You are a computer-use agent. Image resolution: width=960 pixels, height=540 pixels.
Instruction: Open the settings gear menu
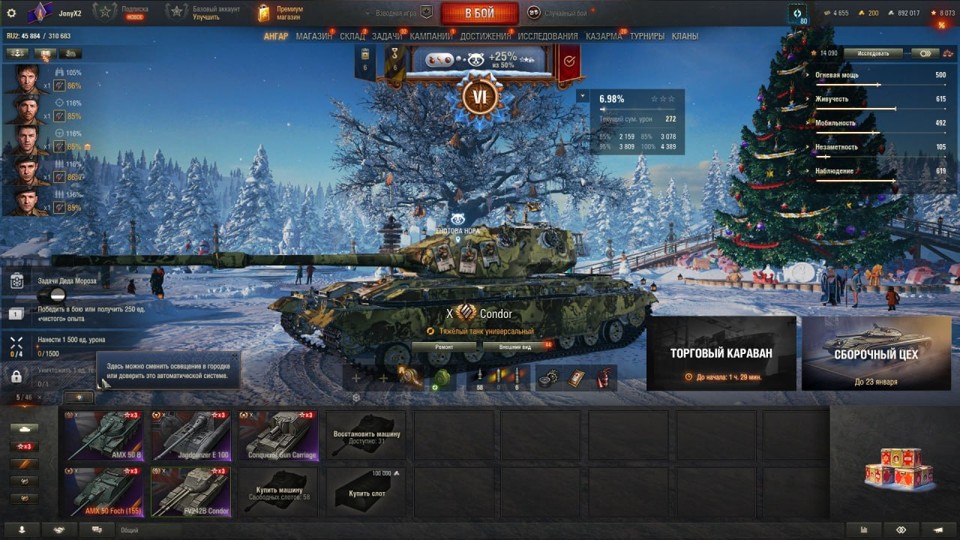point(12,13)
